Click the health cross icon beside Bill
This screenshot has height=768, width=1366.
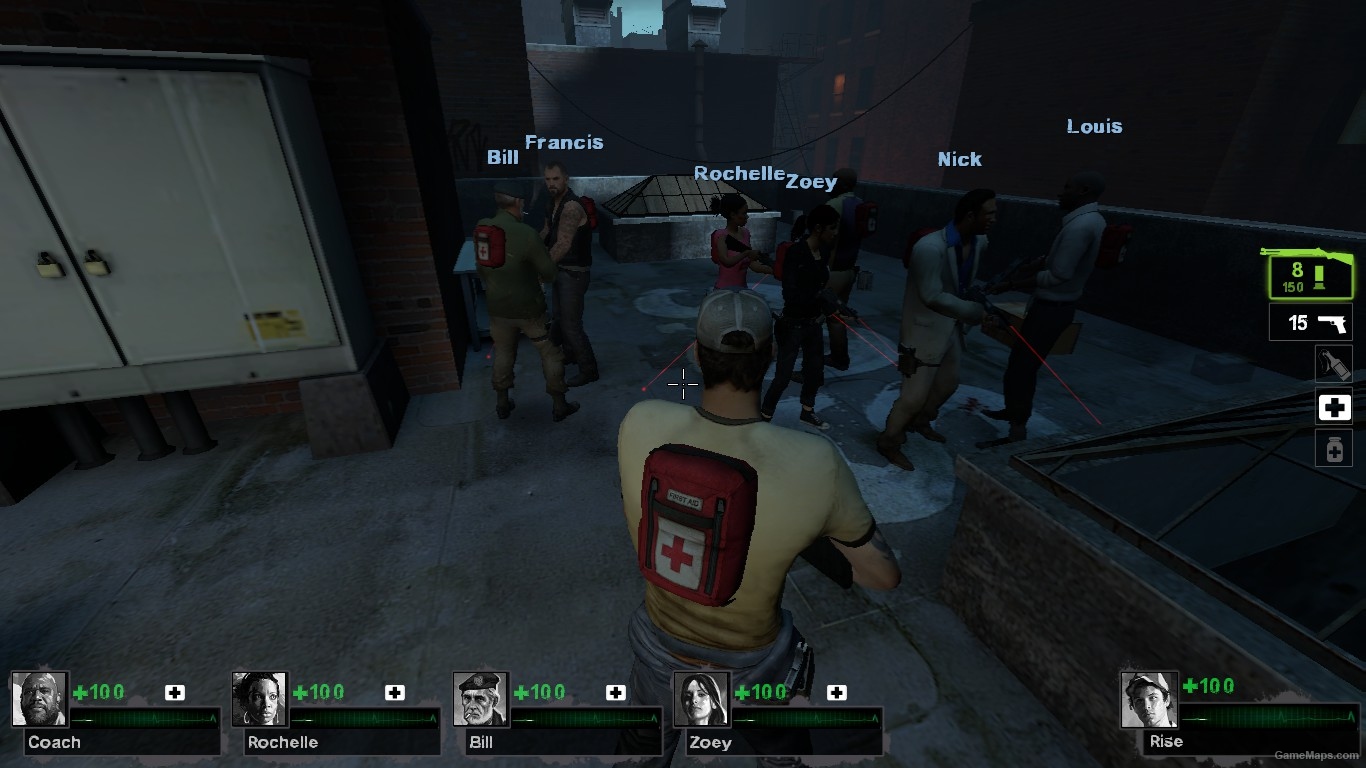pyautogui.click(x=613, y=691)
